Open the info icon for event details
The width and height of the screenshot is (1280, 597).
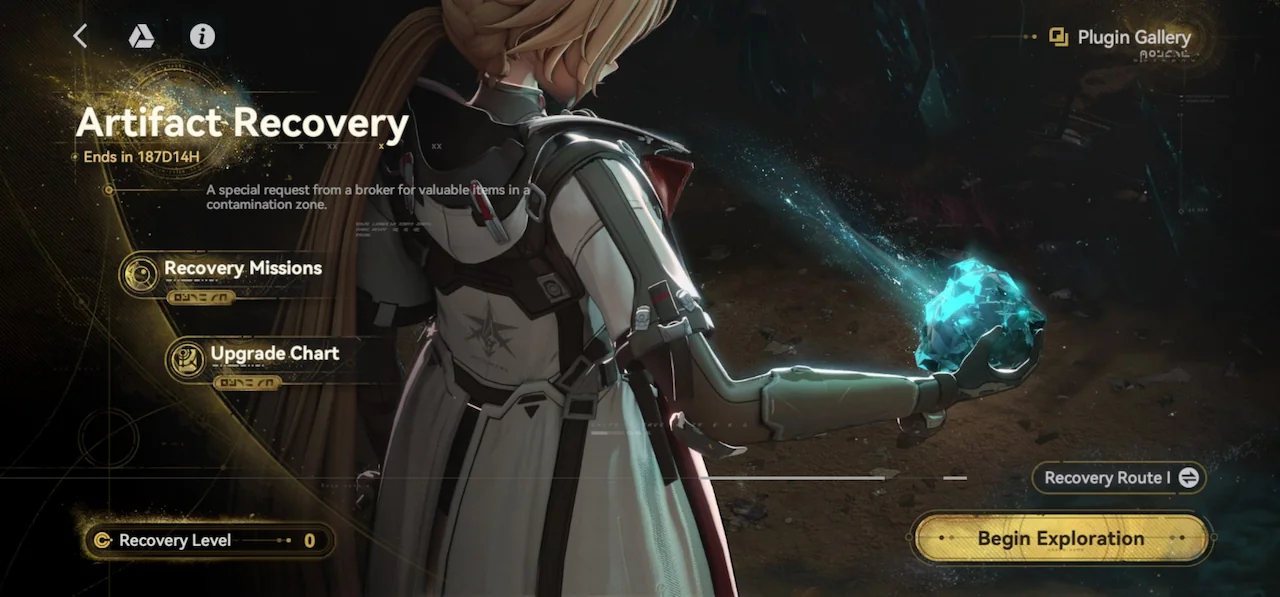[202, 37]
